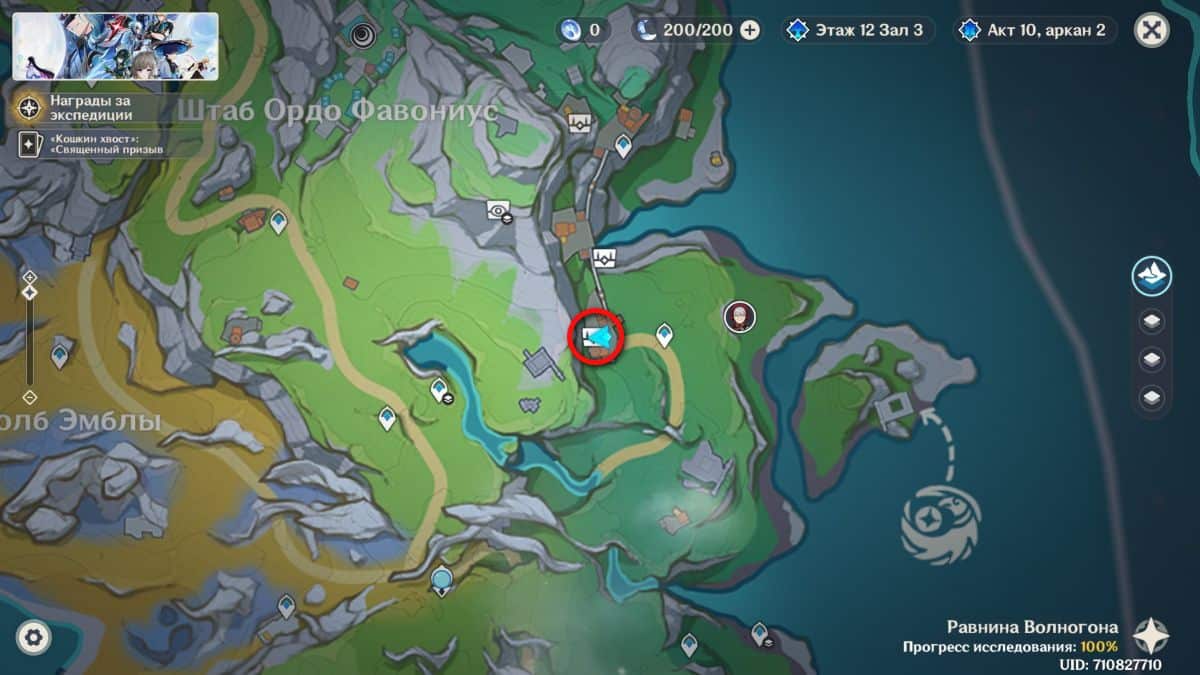Click the primogem counter icon
The image size is (1200, 675).
[571, 30]
